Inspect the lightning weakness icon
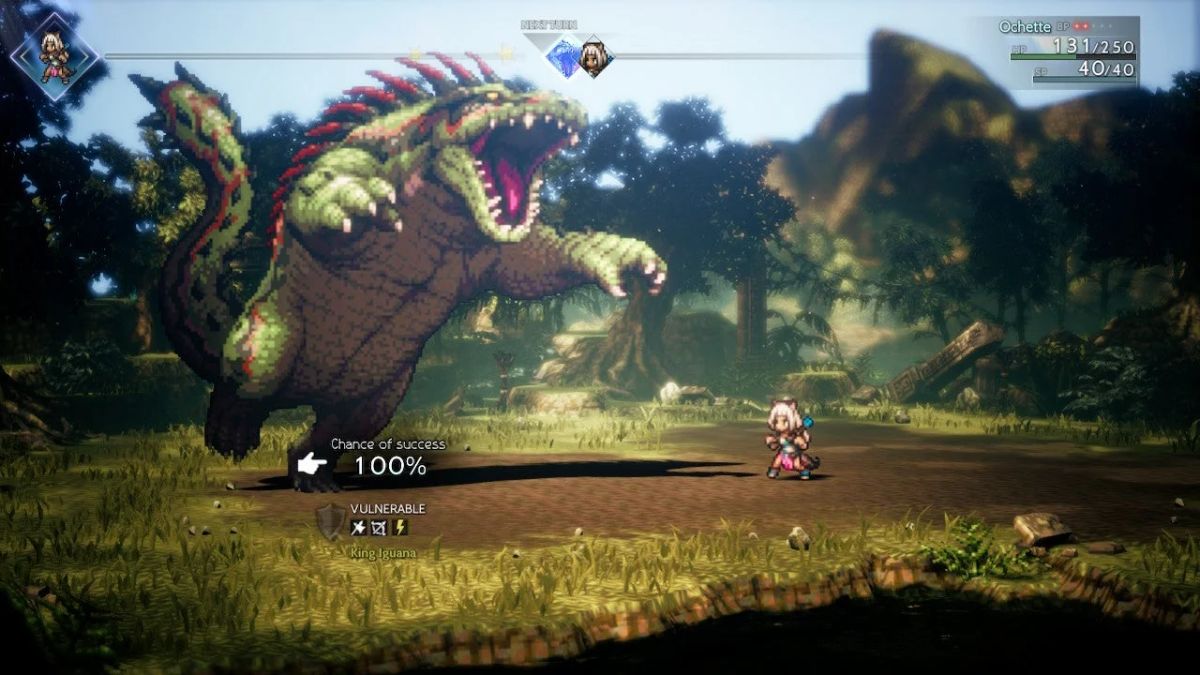This screenshot has width=1200, height=675. click(400, 528)
